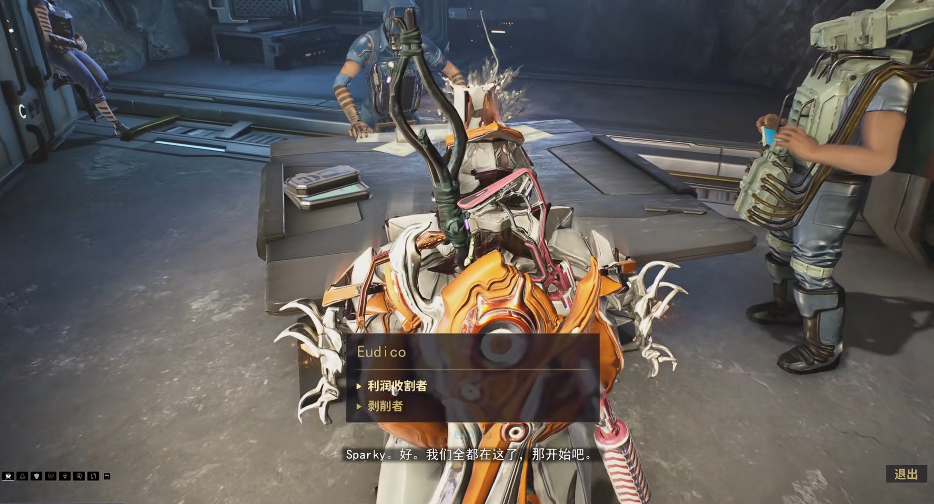Click the 退出 exit button
This screenshot has width=934, height=504.
click(x=906, y=474)
